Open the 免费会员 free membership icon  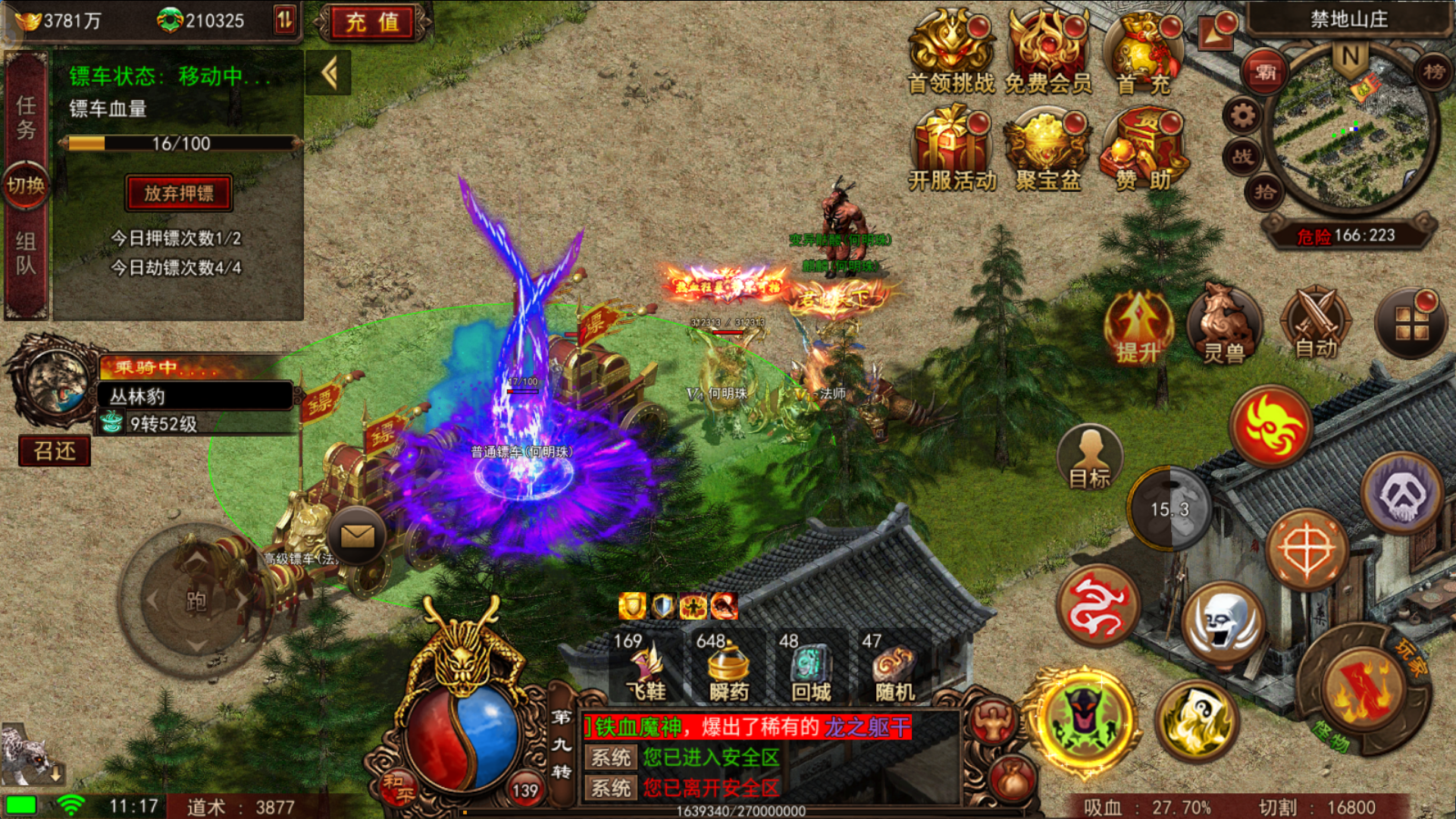pos(1048,52)
